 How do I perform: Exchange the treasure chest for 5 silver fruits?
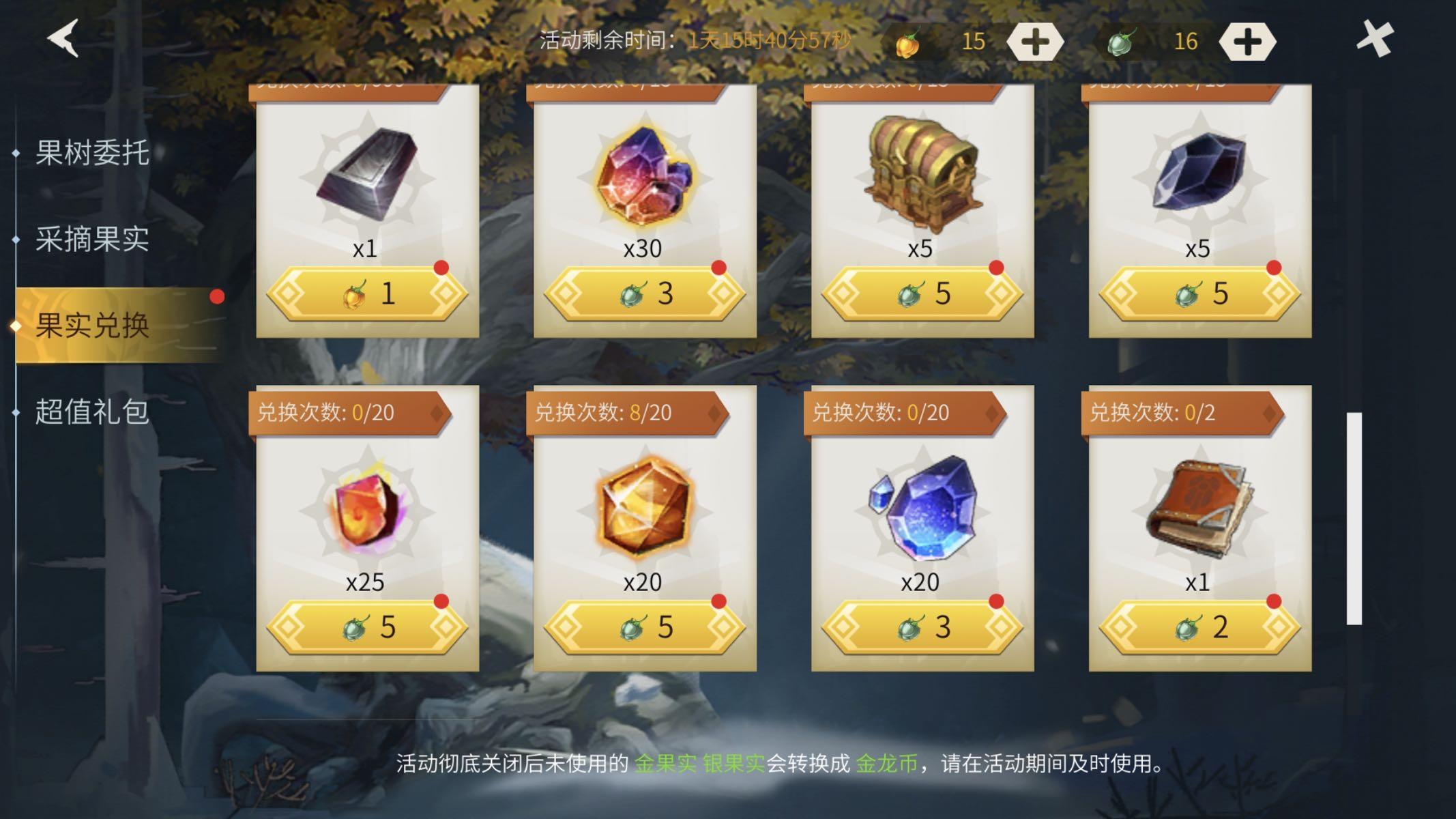pyautogui.click(x=921, y=292)
